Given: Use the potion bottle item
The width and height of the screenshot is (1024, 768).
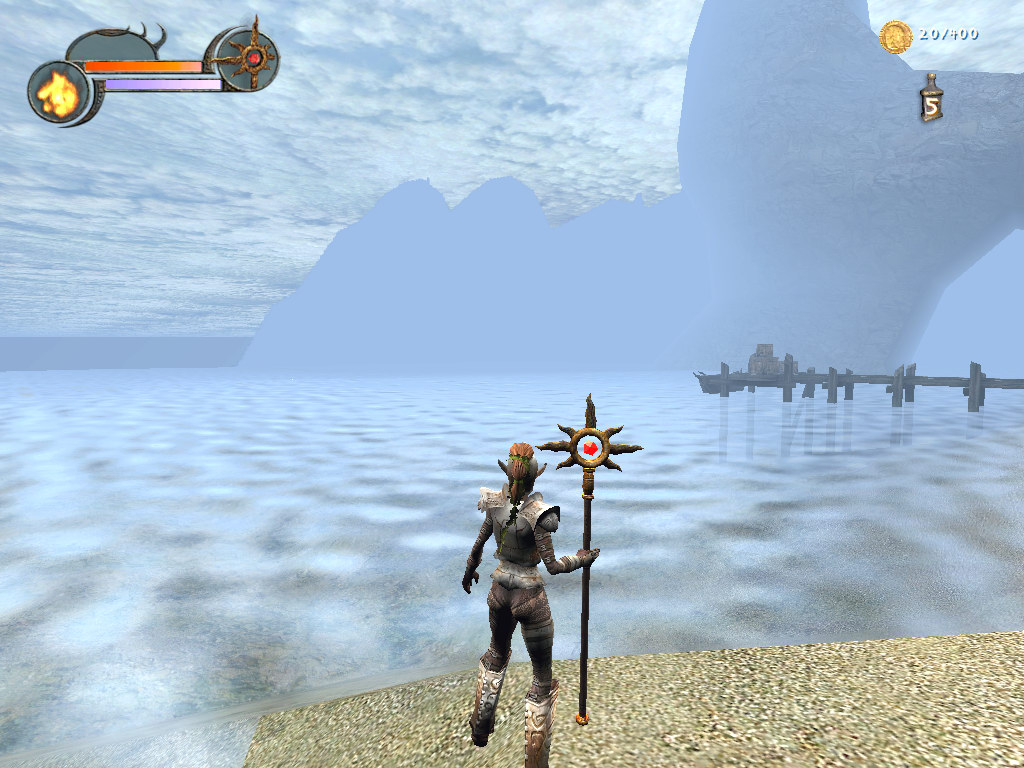Looking at the screenshot, I should (931, 99).
